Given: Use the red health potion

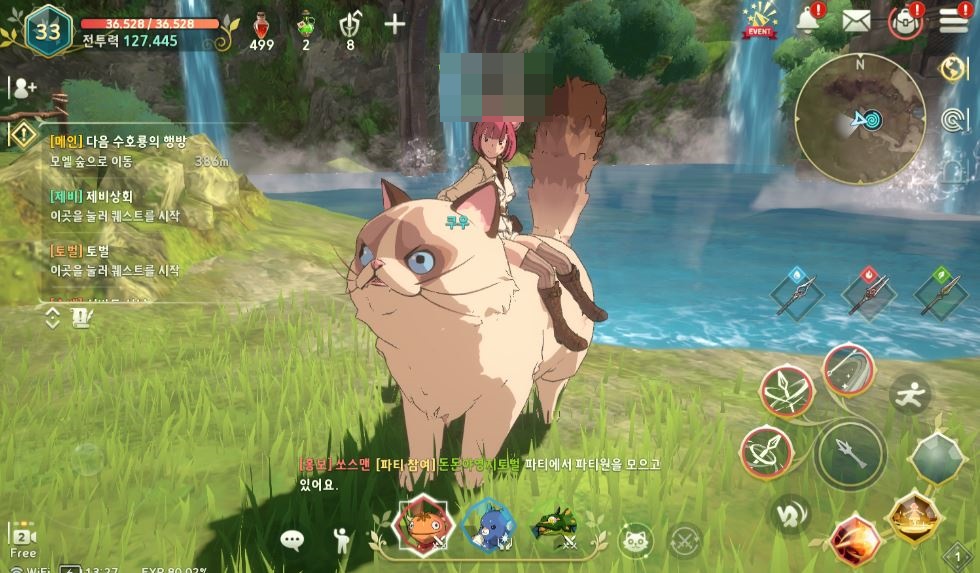Looking at the screenshot, I should coord(262,26).
